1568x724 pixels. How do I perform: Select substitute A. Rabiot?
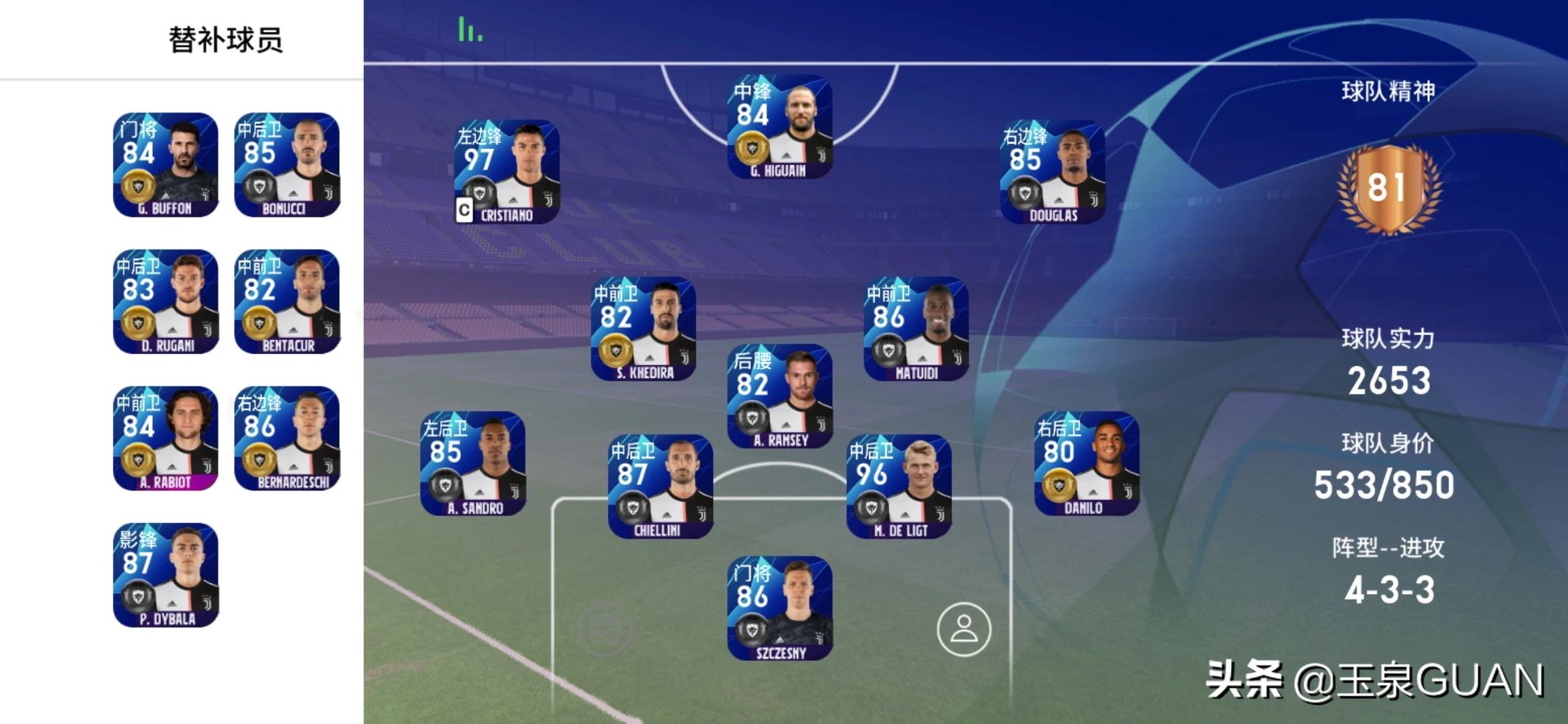point(166,438)
